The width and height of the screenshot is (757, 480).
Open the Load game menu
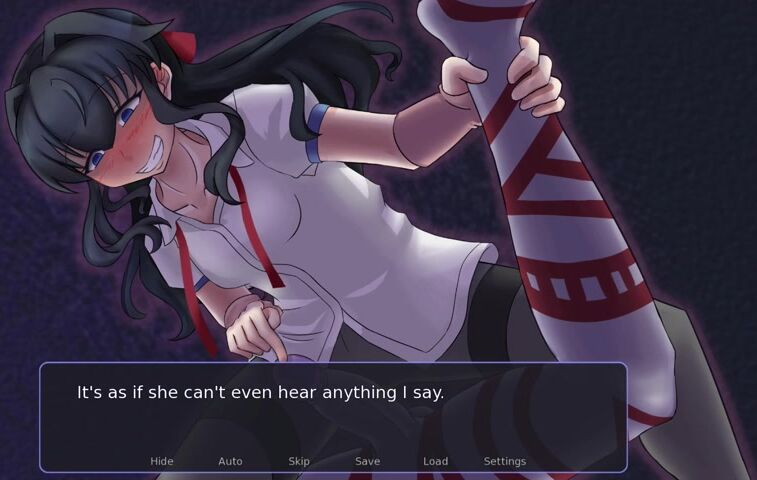pos(435,461)
